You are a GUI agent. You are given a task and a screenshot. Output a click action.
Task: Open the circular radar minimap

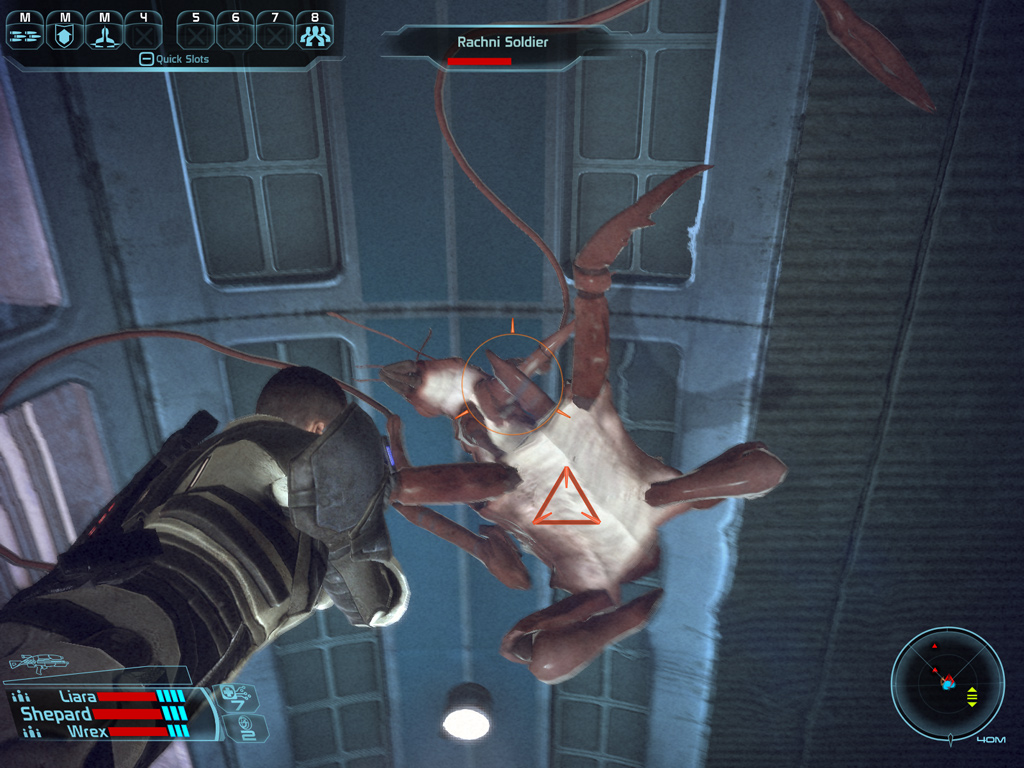(x=947, y=683)
